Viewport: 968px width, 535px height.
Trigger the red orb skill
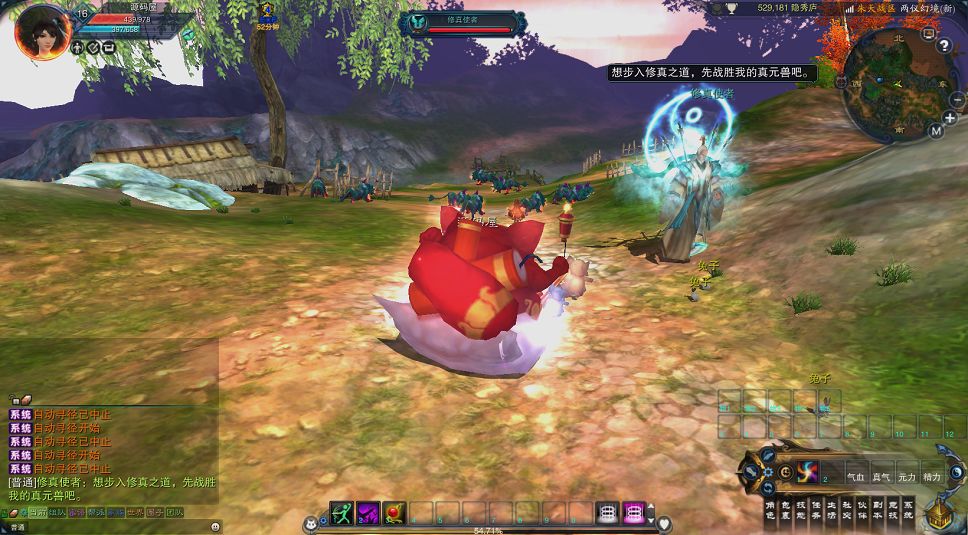pos(394,513)
